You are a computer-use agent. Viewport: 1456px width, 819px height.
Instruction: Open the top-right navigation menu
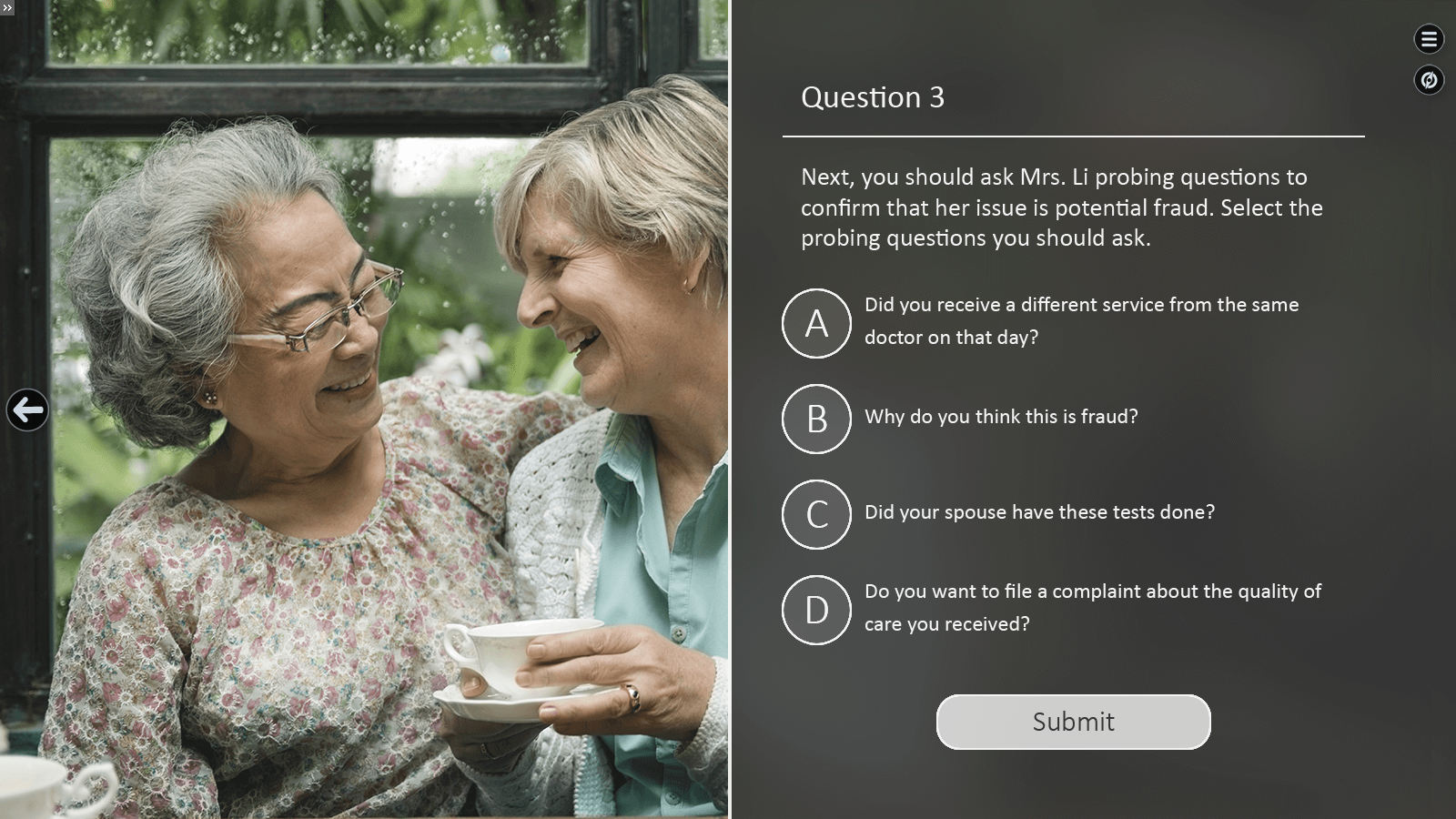coord(1429,39)
